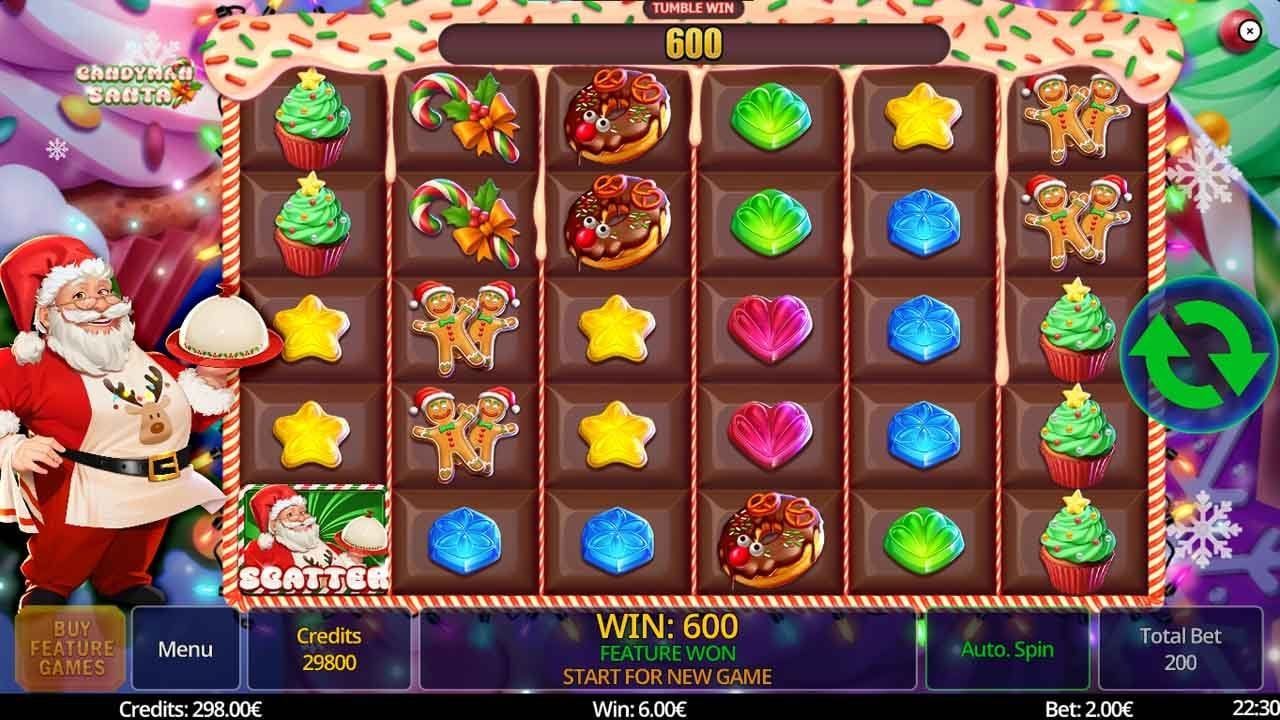Enable Auto Spin
Viewport: 1280px width, 720px height.
1008,648
